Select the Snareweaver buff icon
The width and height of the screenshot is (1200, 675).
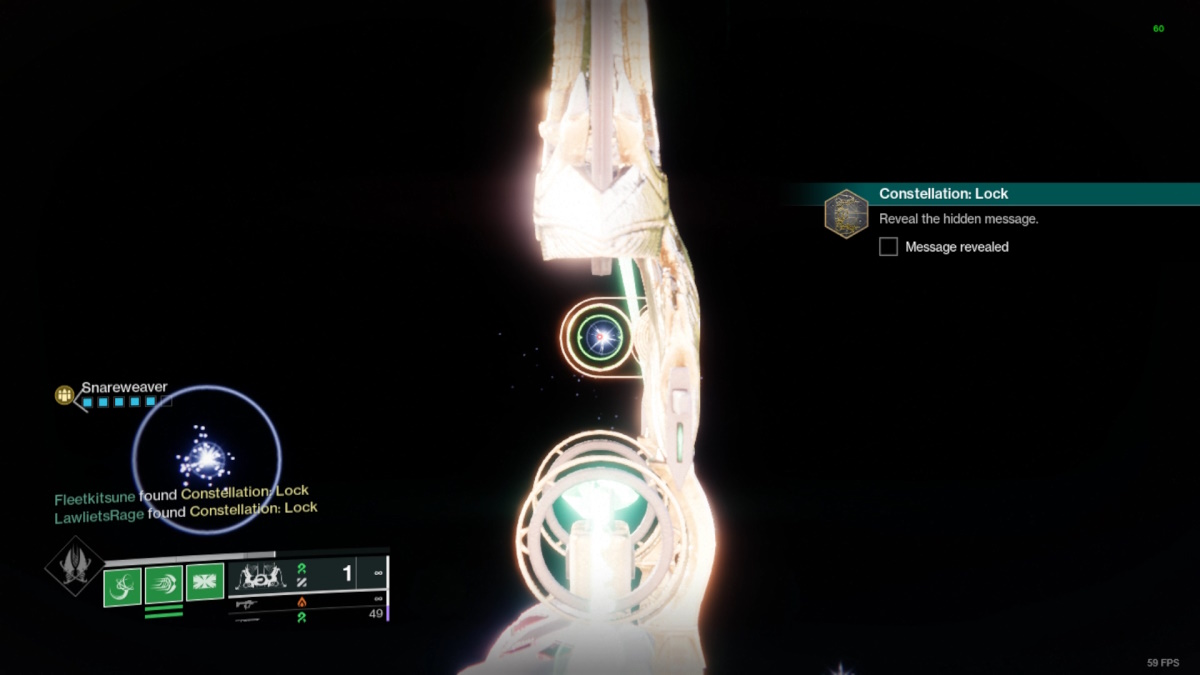point(64,396)
